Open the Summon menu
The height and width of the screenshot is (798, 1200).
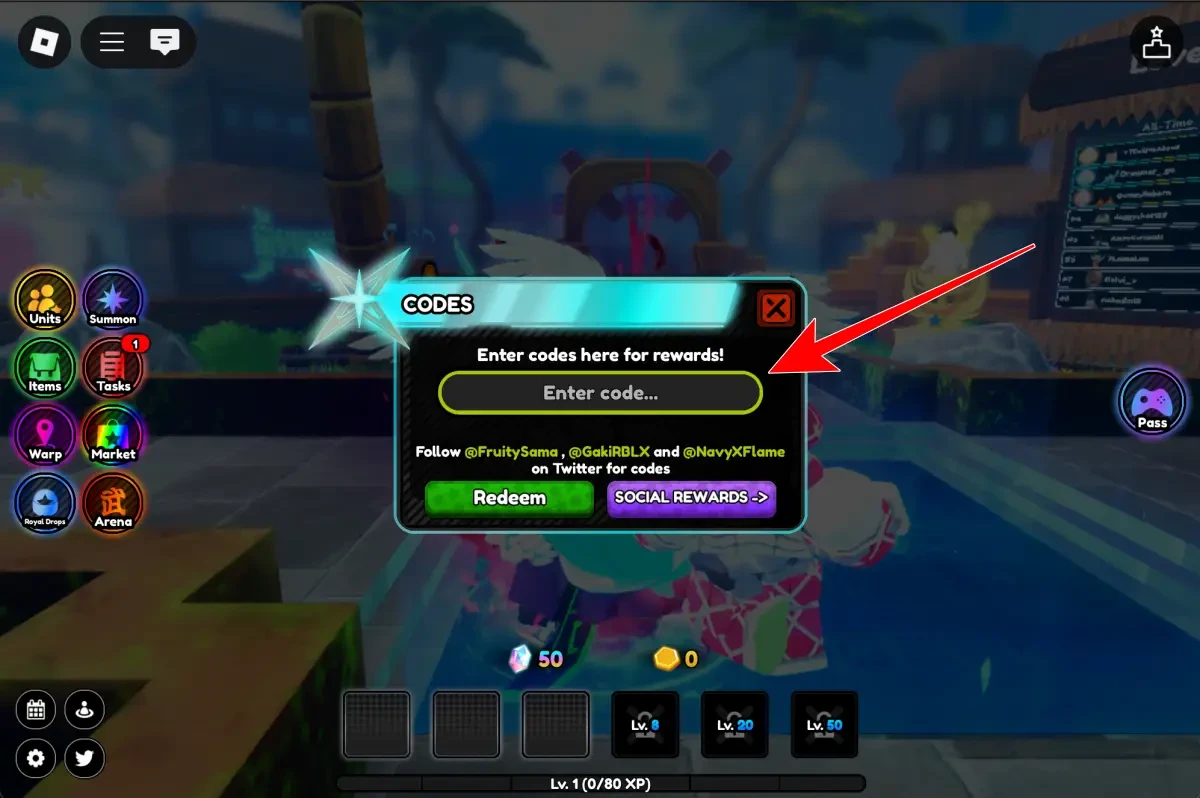113,300
